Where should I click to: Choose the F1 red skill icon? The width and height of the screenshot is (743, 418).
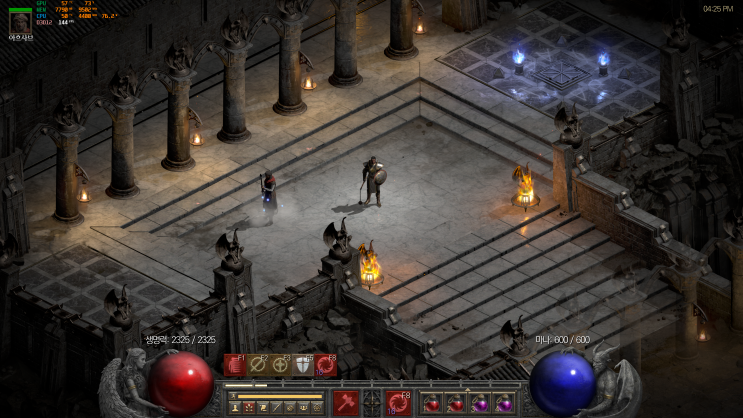pyautogui.click(x=234, y=366)
